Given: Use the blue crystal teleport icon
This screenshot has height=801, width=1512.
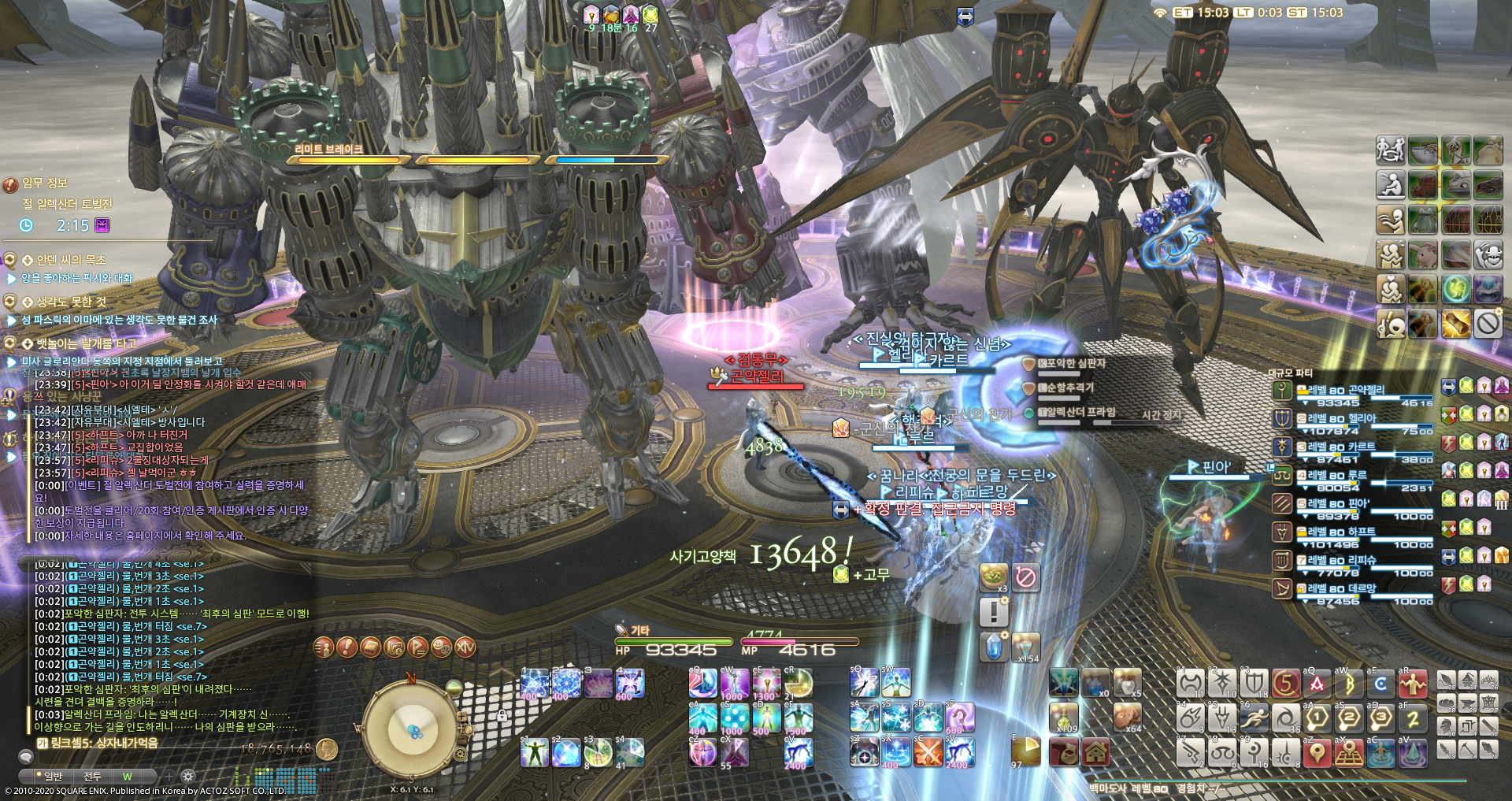Looking at the screenshot, I should point(994,647).
